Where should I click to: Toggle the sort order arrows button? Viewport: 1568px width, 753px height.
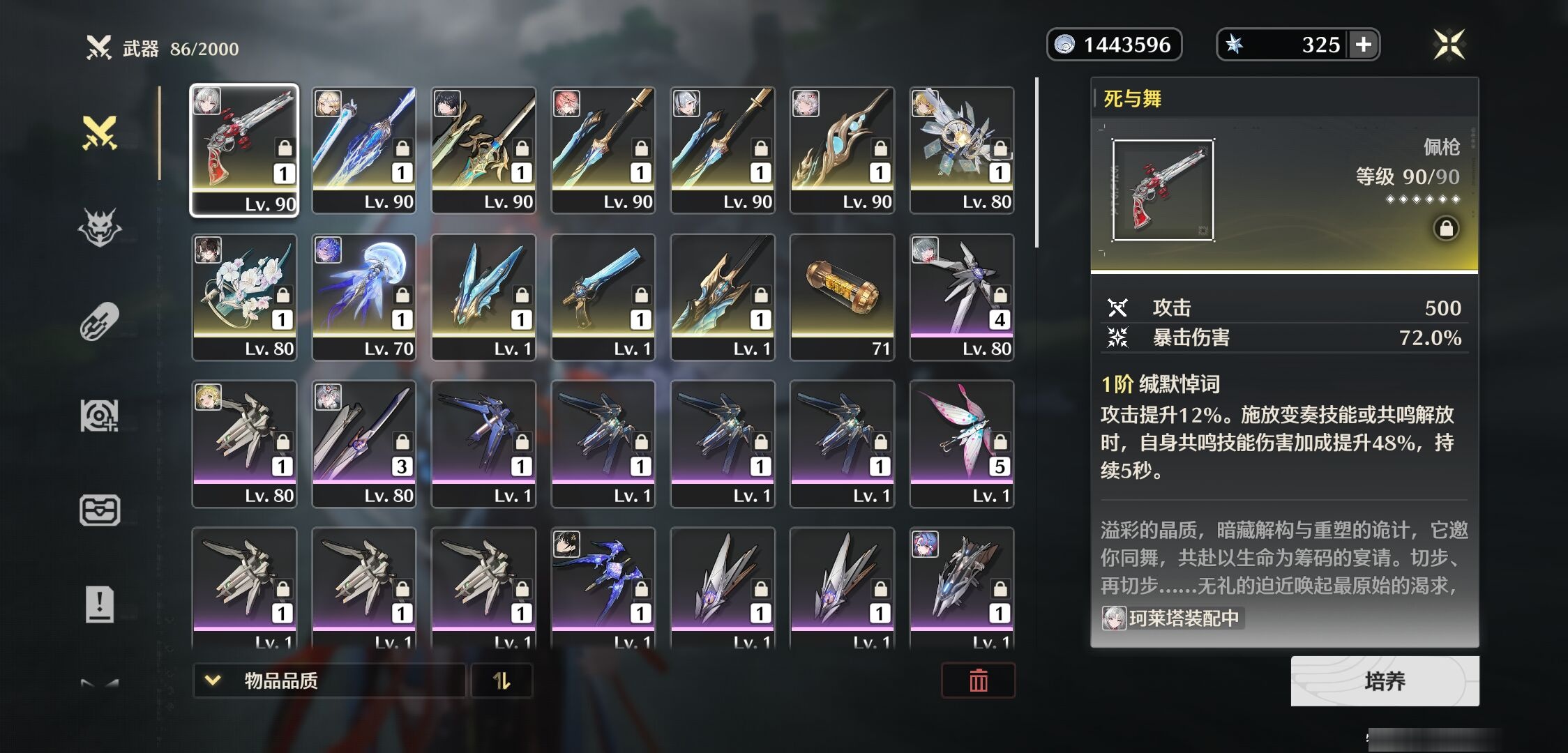click(502, 680)
